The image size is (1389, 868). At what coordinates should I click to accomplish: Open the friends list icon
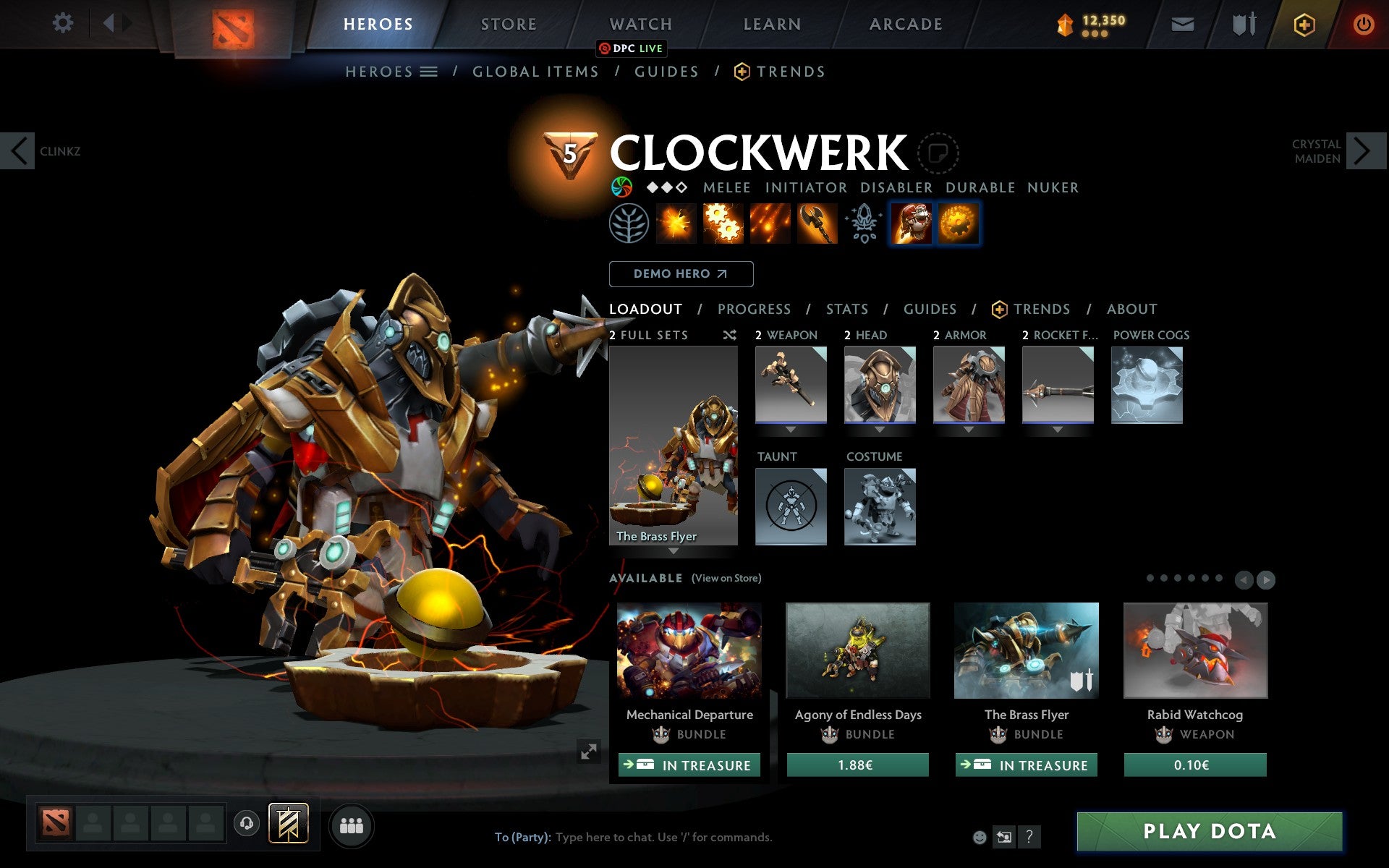point(352,825)
